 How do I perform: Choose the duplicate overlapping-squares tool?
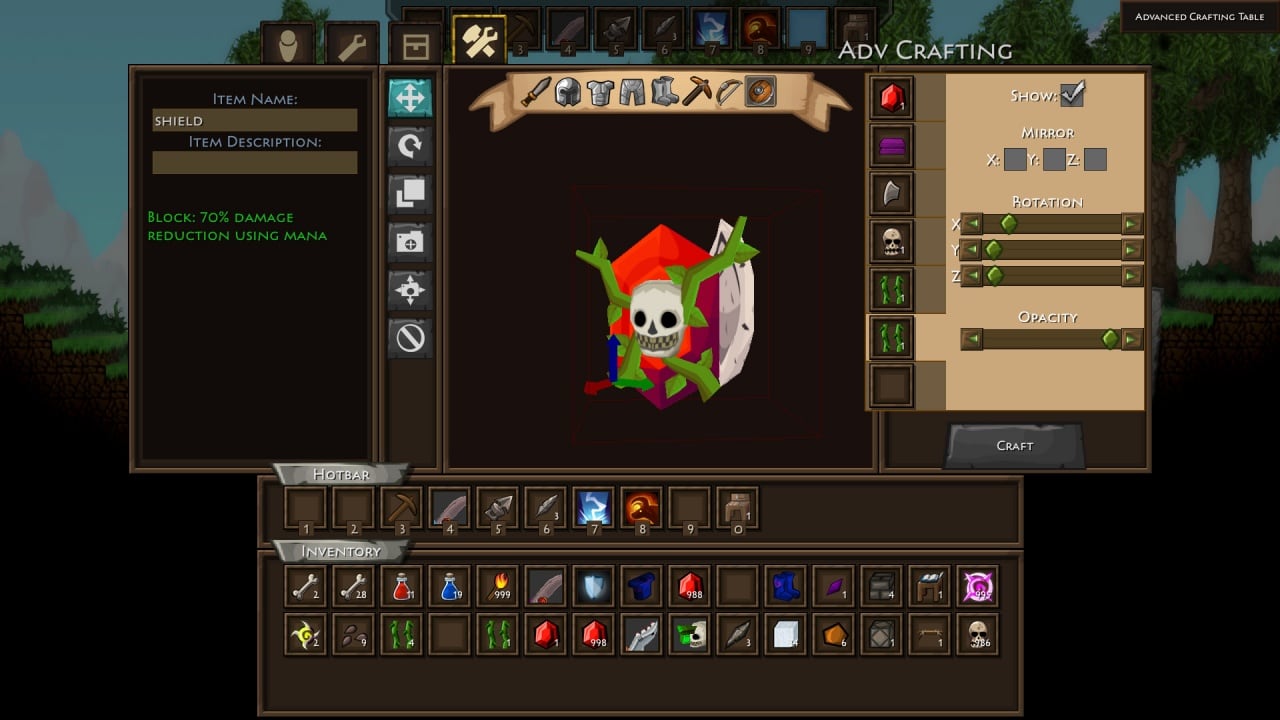tap(410, 194)
